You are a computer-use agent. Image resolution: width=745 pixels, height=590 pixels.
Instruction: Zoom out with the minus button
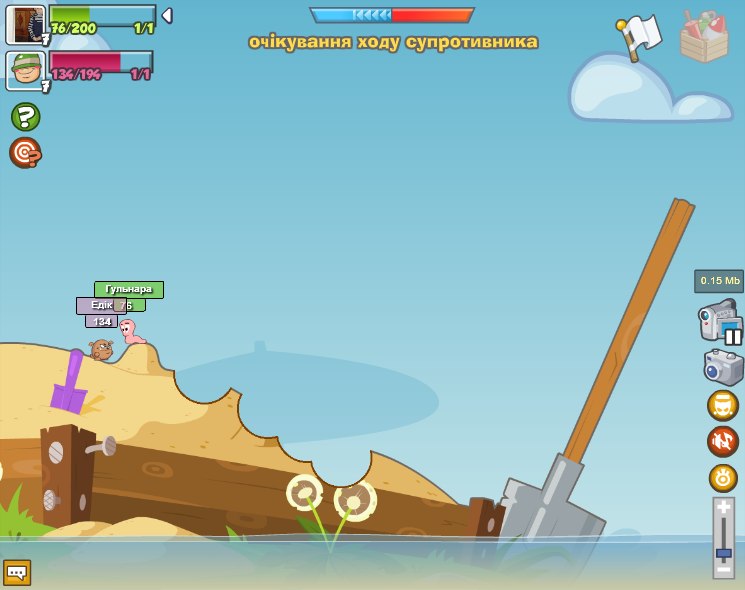point(723,570)
